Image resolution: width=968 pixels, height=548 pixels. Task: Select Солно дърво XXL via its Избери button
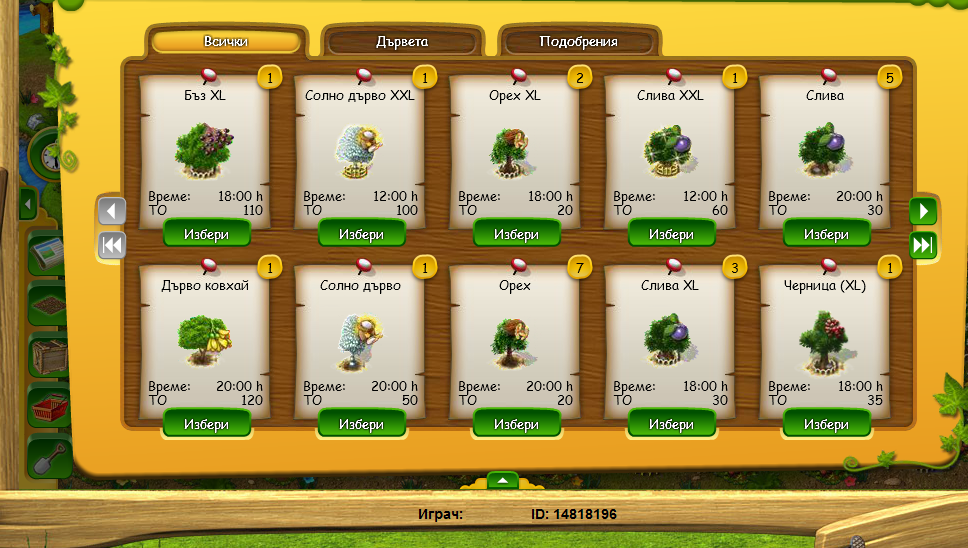coord(361,234)
